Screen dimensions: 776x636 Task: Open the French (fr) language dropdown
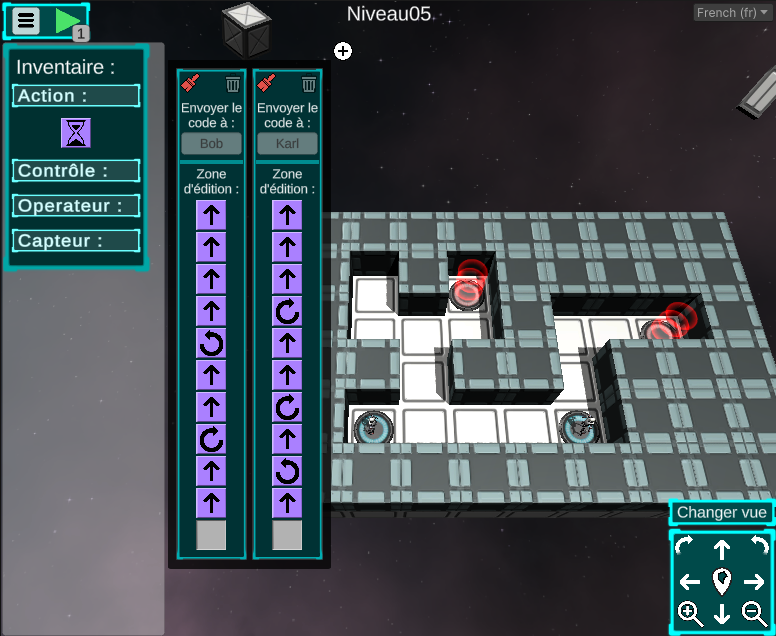tap(733, 13)
